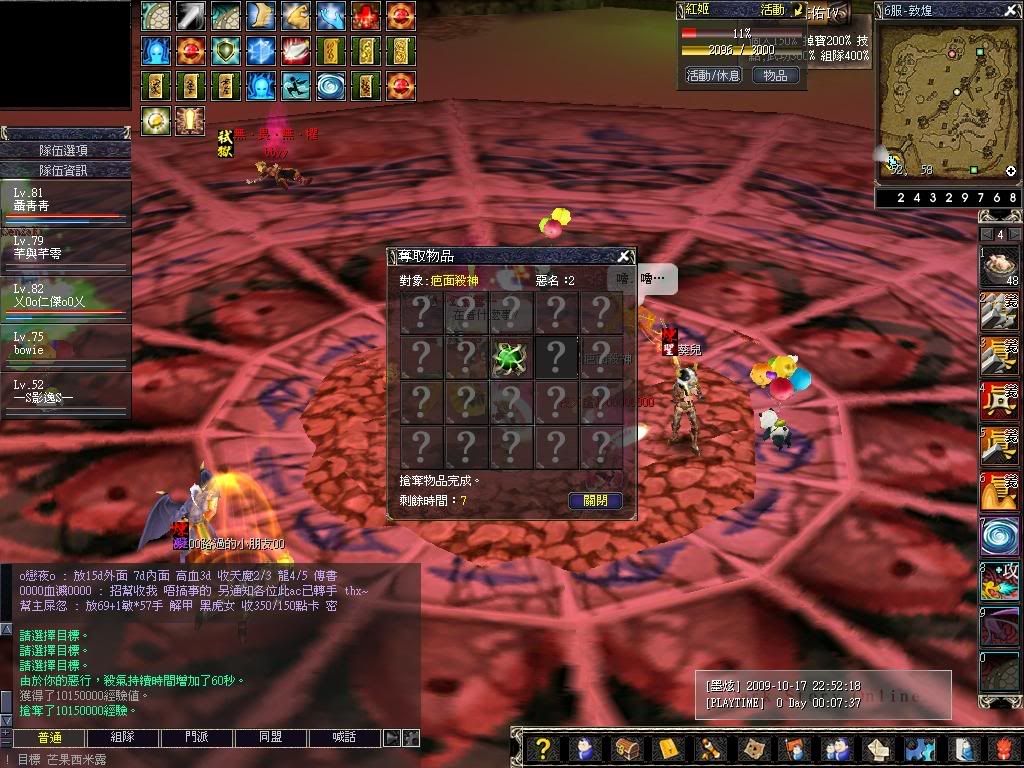Click the plus button on the minimap
Image resolution: width=1024 pixels, height=768 pixels.
click(1010, 171)
